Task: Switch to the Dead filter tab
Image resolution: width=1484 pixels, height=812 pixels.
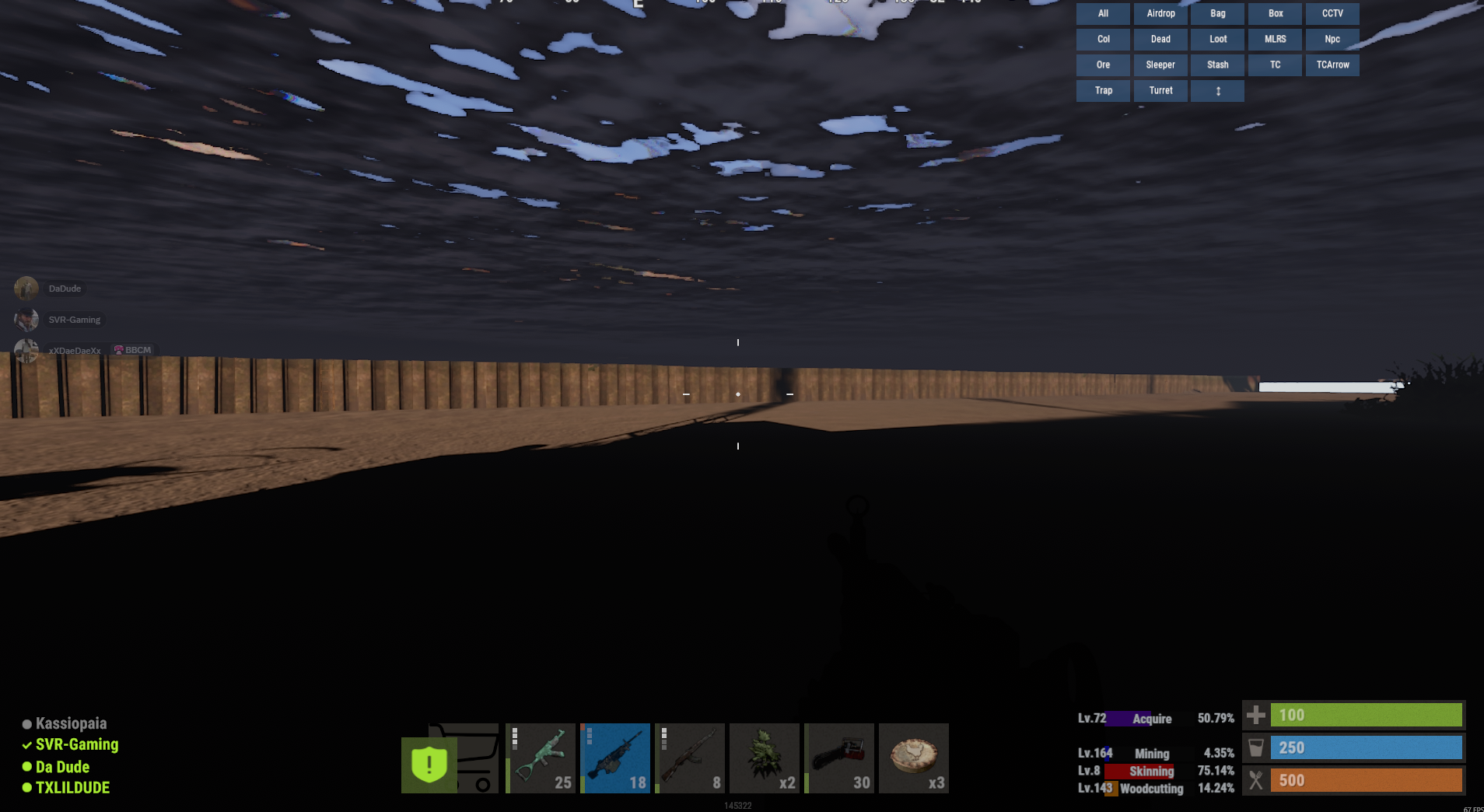Action: [x=1160, y=39]
